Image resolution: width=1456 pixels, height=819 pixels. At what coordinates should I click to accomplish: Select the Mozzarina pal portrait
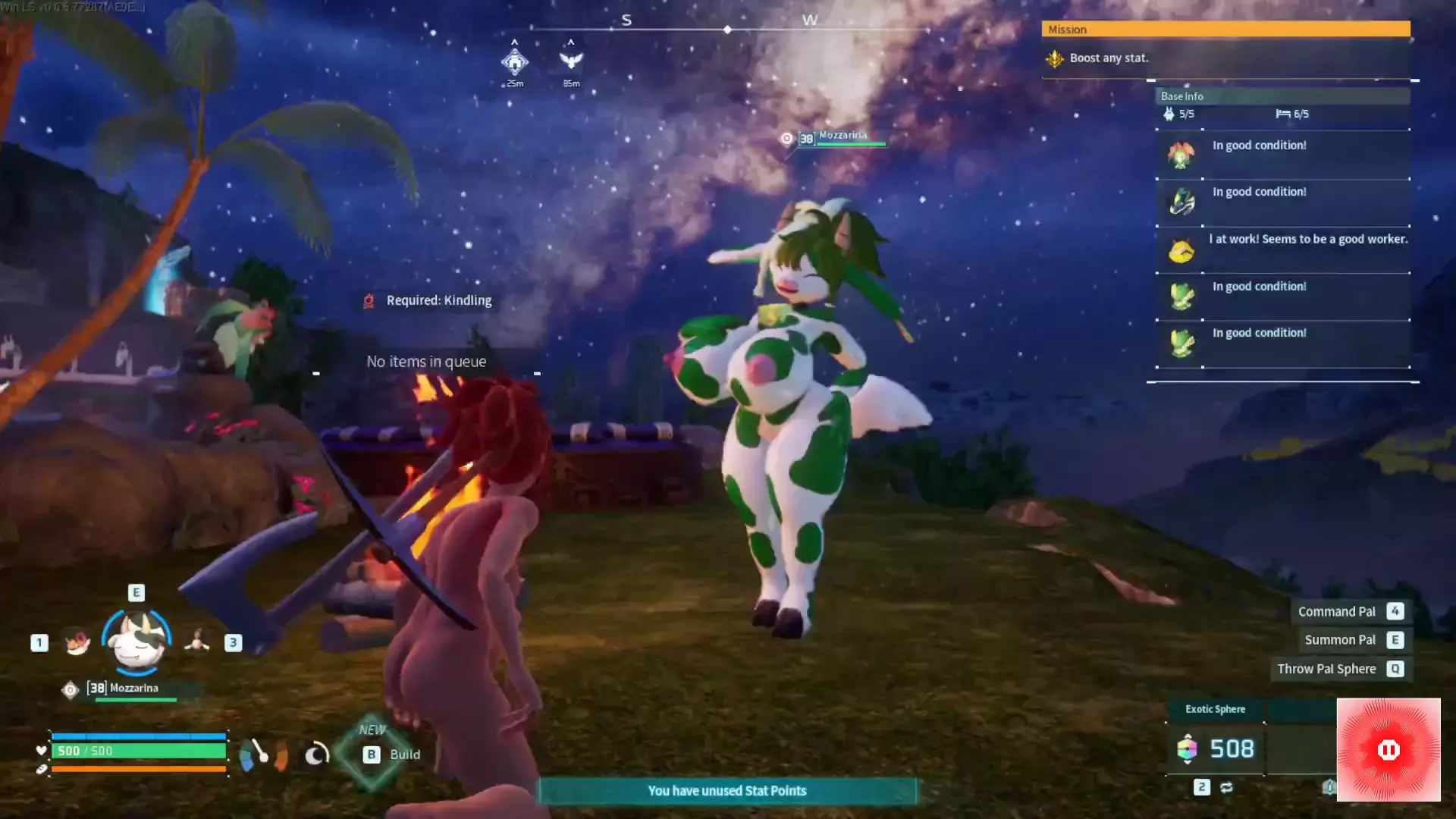pos(137,641)
